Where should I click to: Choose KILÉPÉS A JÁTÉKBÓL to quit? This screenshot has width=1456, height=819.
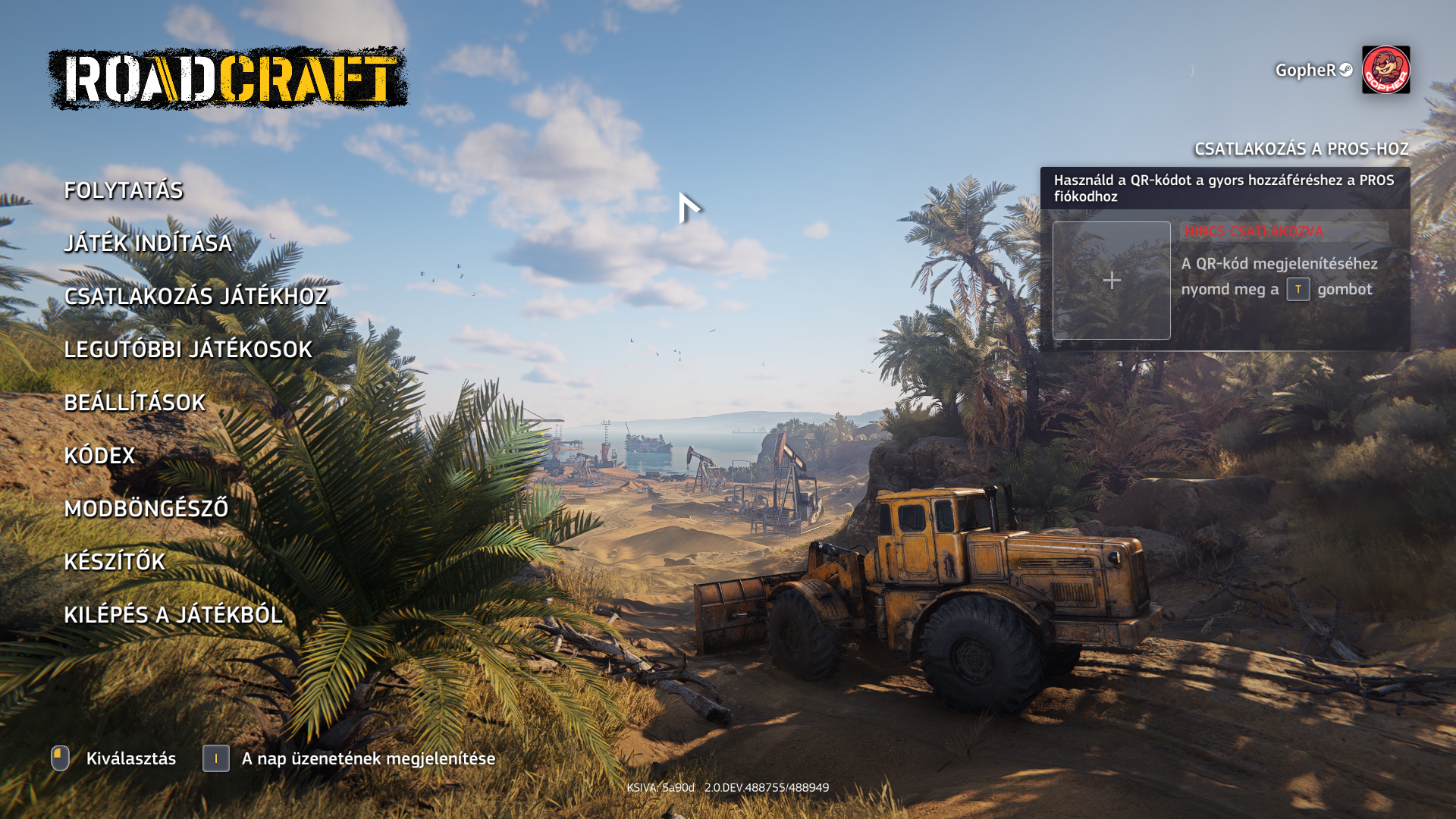[x=174, y=615]
